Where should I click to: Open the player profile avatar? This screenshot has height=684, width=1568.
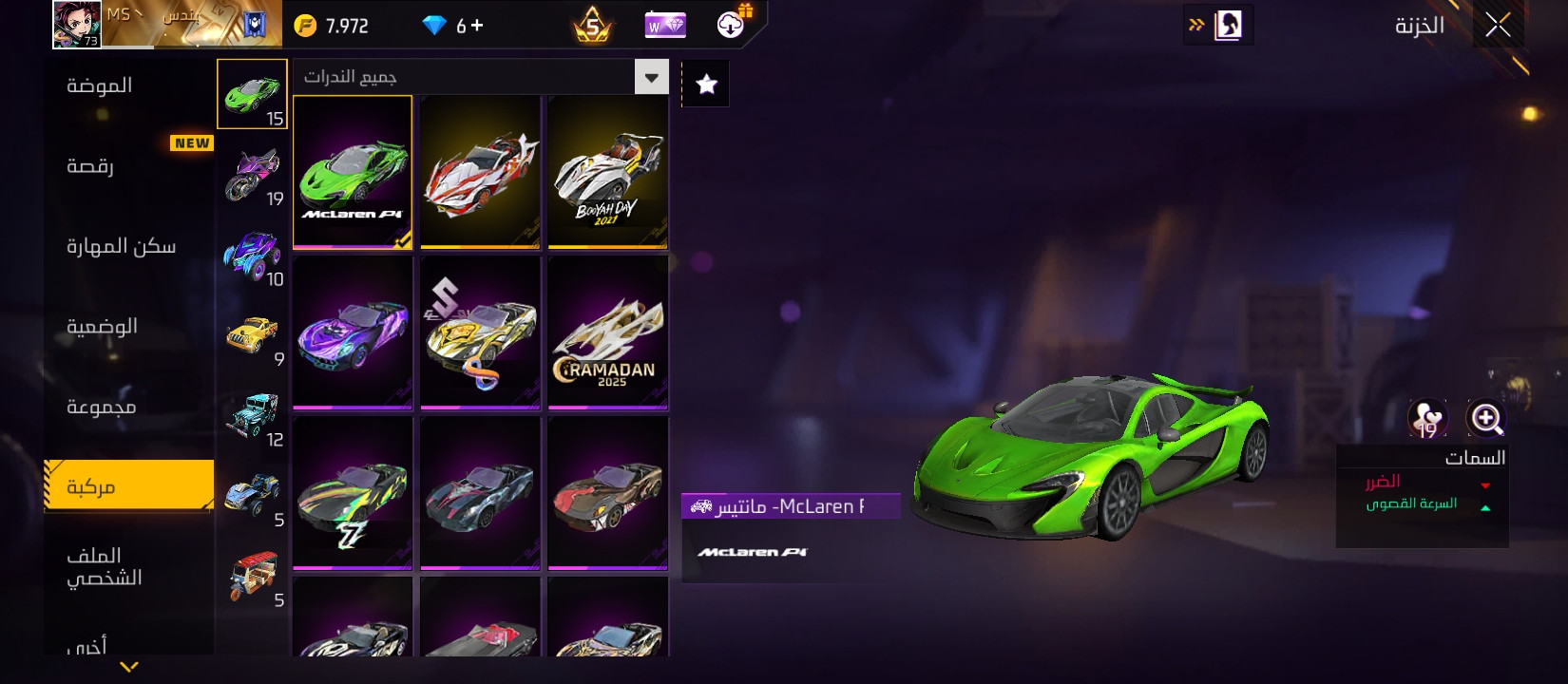click(76, 24)
